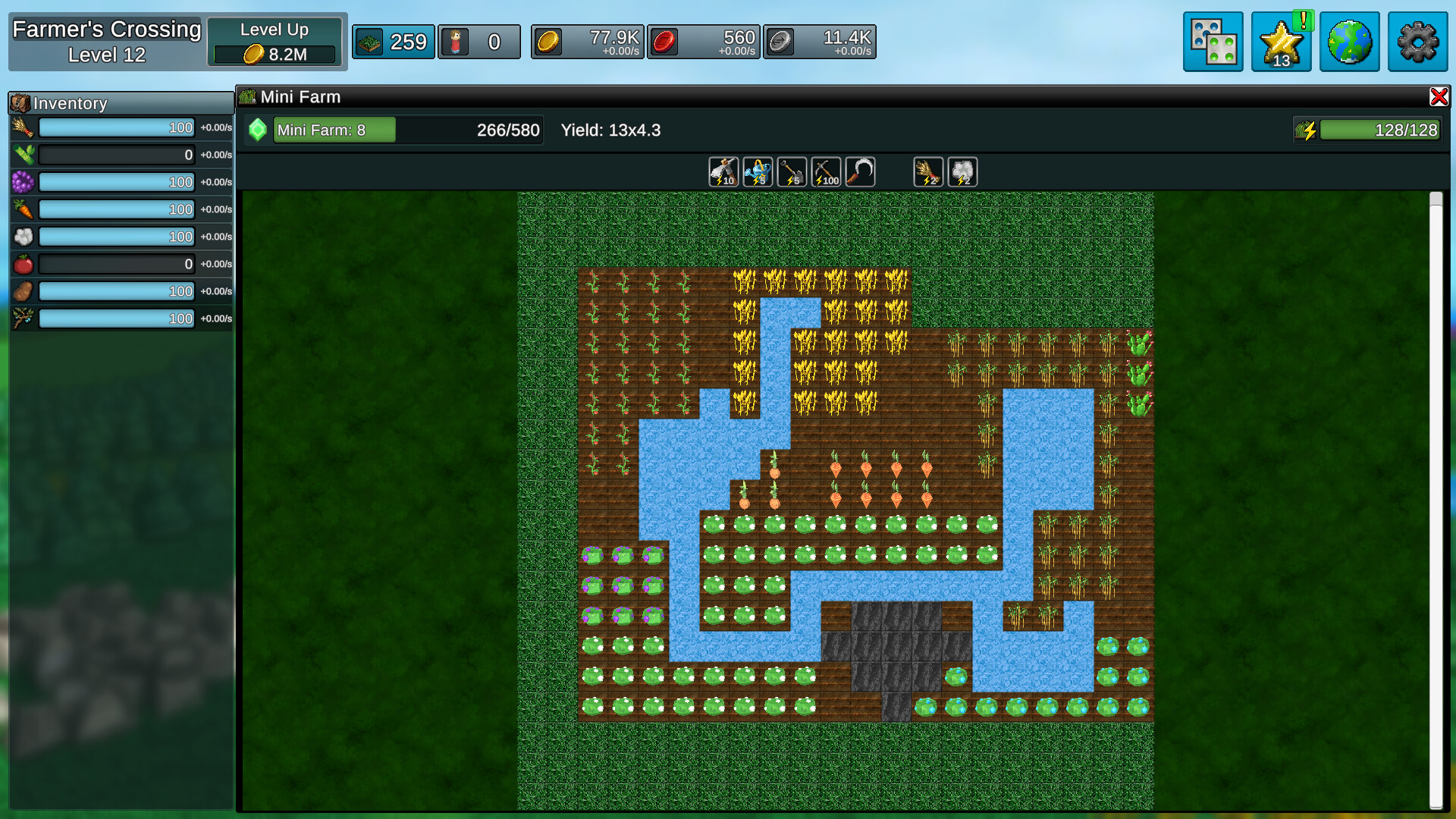
Task: Select the Mini Farm: 8 level badge
Action: click(334, 130)
